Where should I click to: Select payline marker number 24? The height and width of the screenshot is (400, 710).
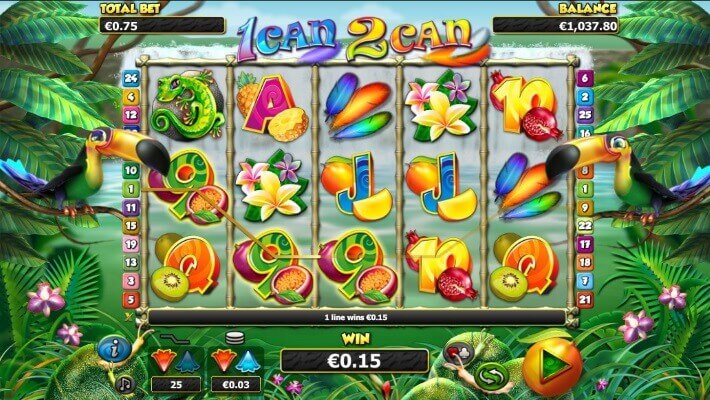[x=129, y=78]
